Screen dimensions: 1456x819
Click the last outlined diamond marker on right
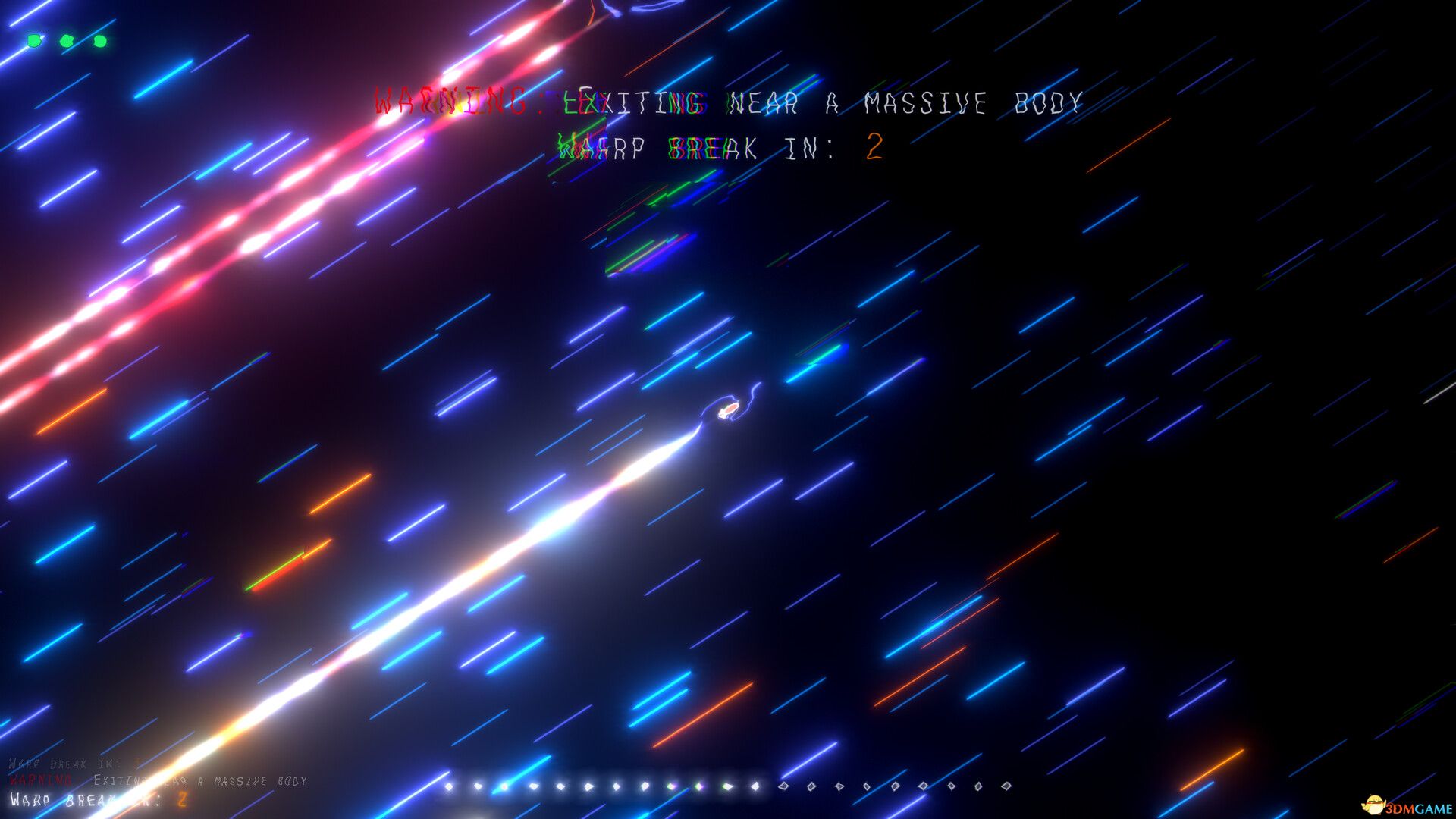coord(1007,786)
